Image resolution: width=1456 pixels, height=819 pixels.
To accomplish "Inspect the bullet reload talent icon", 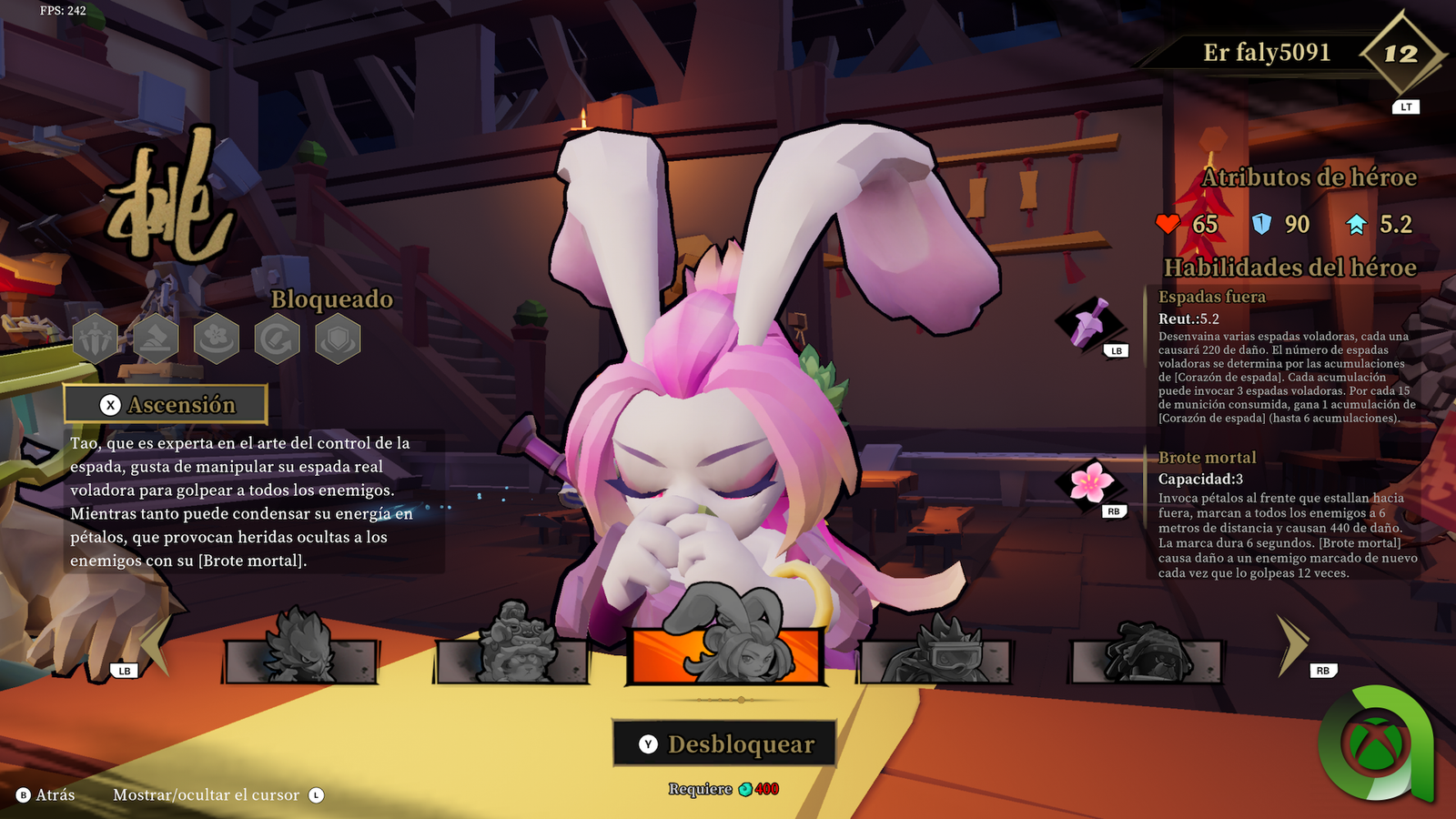I will [x=277, y=339].
